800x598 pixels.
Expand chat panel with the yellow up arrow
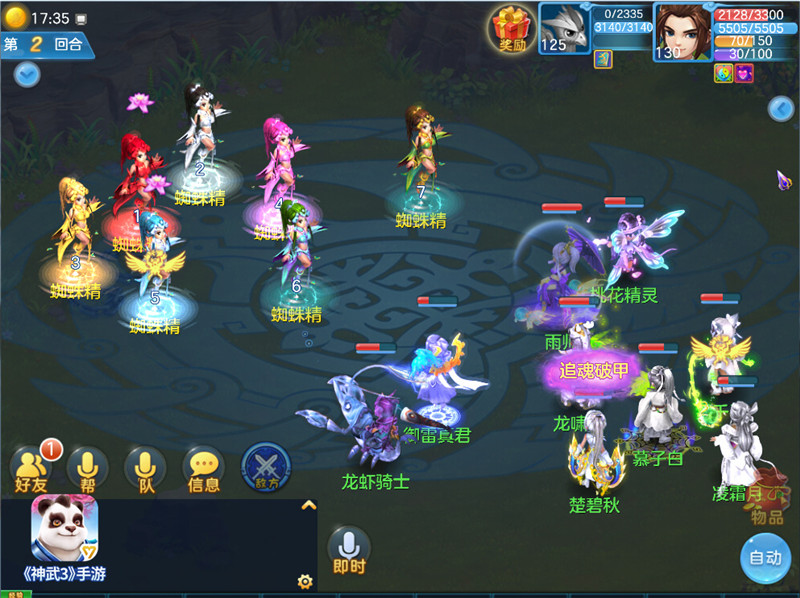pos(309,506)
